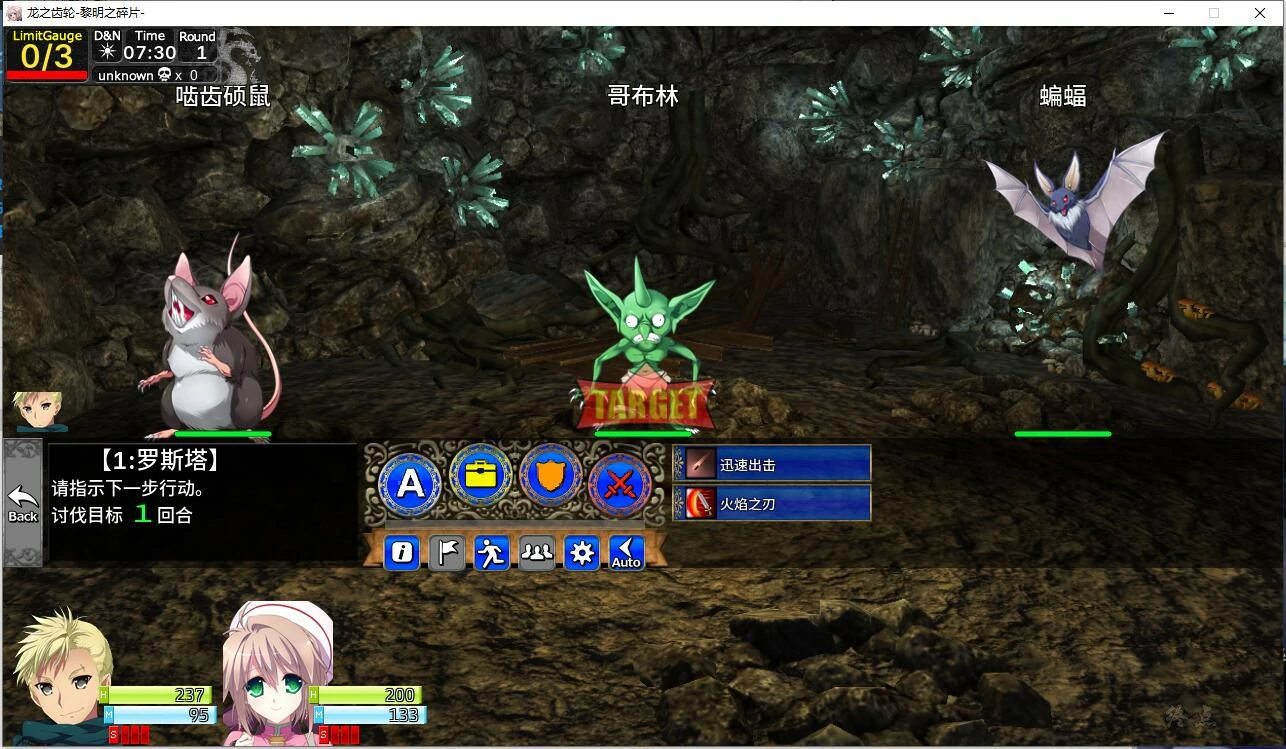The width and height of the screenshot is (1286, 749).
Task: Enable Auto battle mode
Action: click(625, 552)
